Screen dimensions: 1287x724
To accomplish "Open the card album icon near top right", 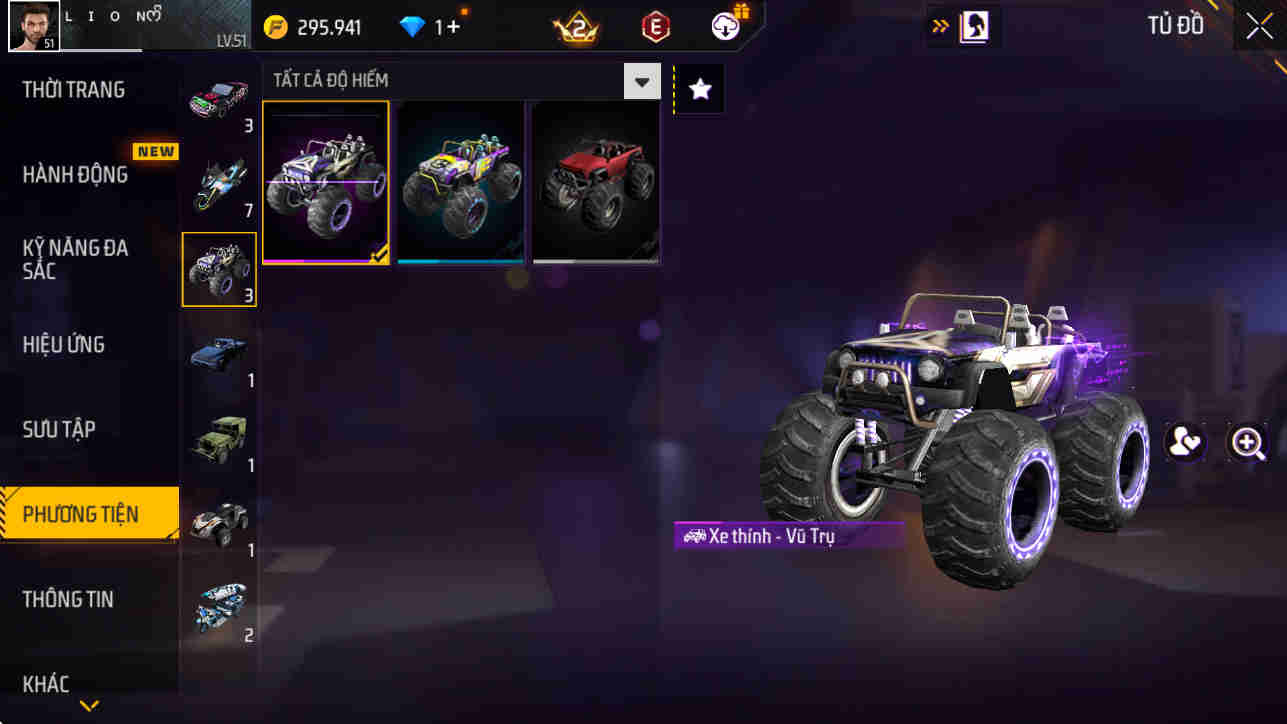I will click(975, 25).
